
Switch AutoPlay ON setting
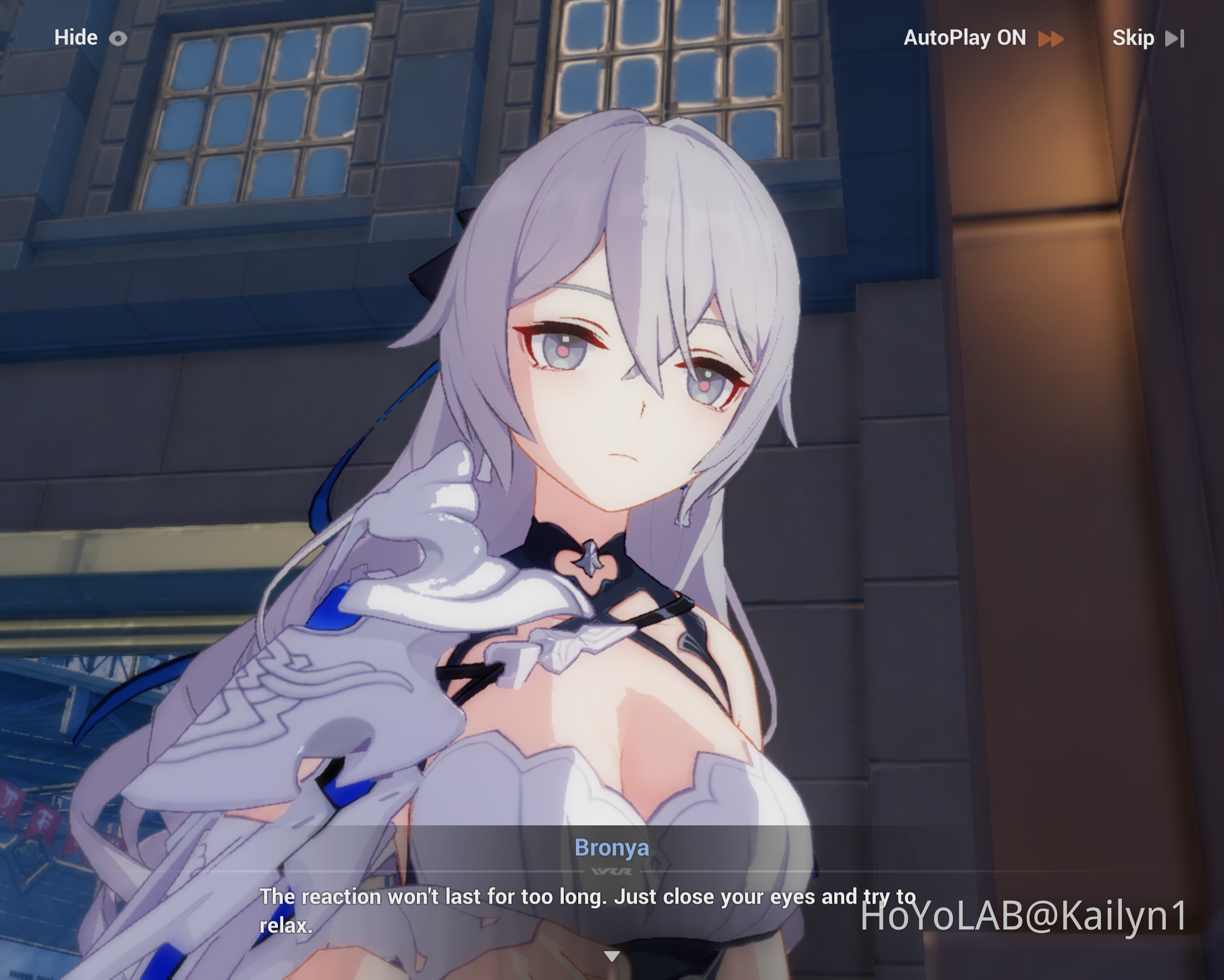coord(965,38)
